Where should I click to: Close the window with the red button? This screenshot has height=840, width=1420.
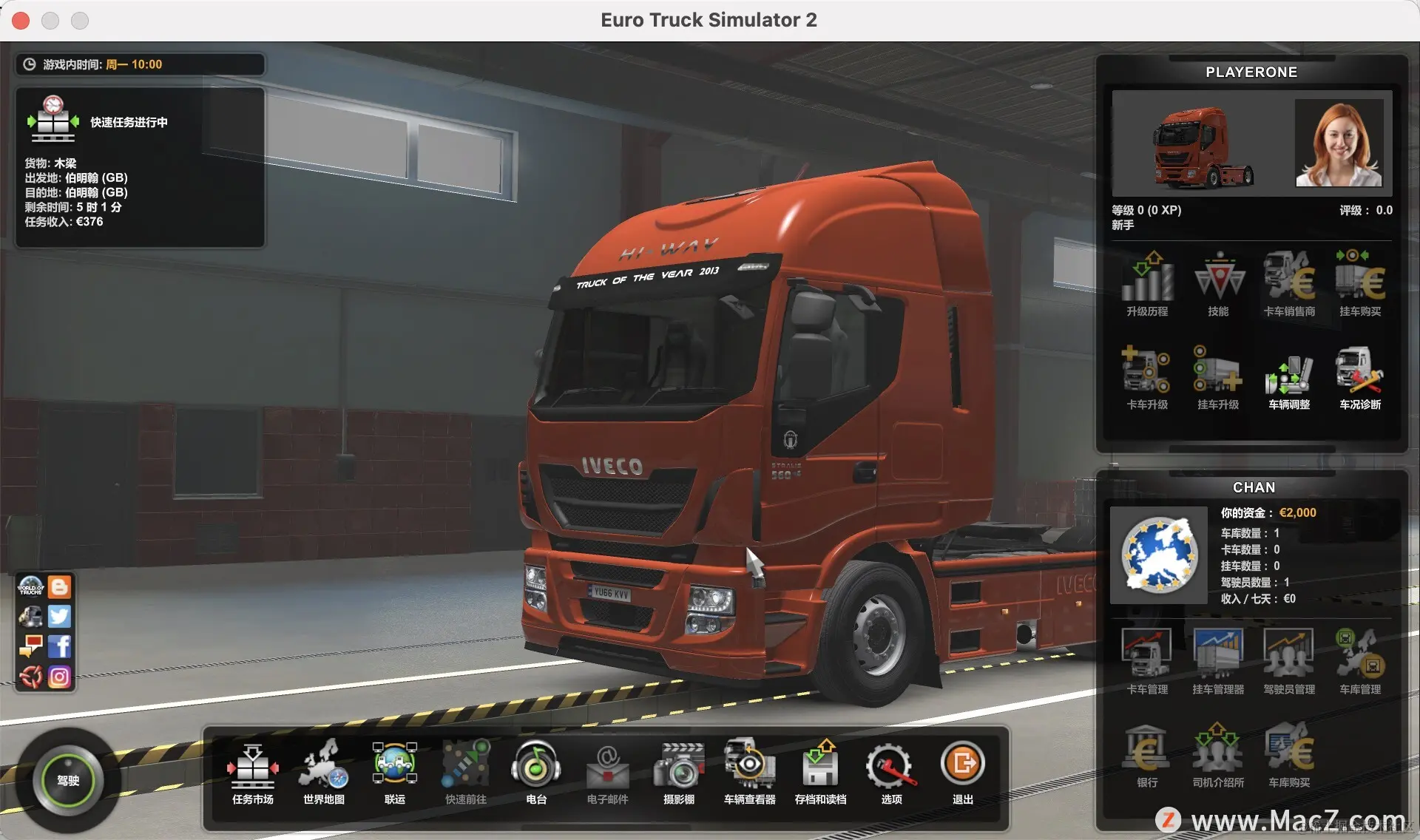(x=21, y=21)
